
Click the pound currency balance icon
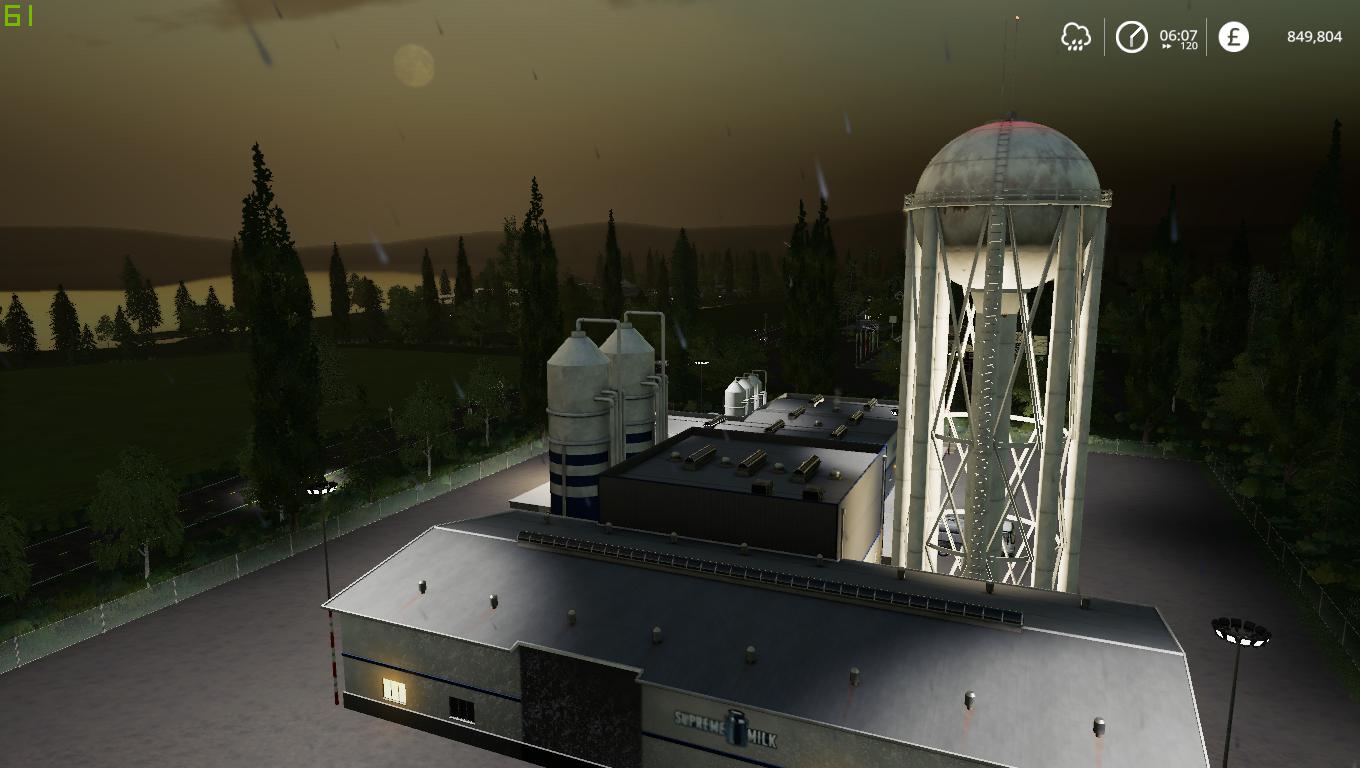(x=1233, y=38)
